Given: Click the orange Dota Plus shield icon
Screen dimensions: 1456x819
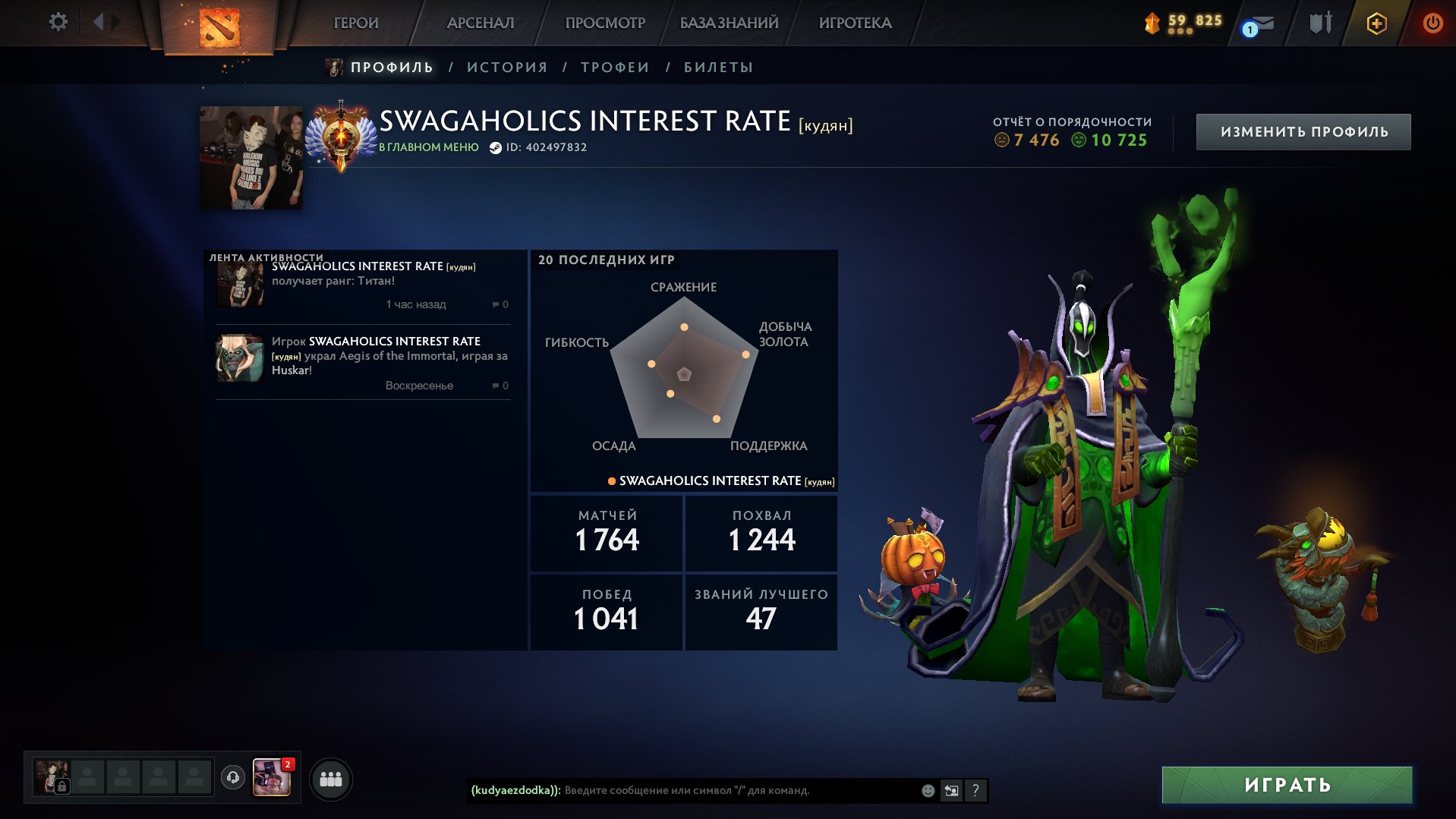Looking at the screenshot, I should pos(1376,24).
